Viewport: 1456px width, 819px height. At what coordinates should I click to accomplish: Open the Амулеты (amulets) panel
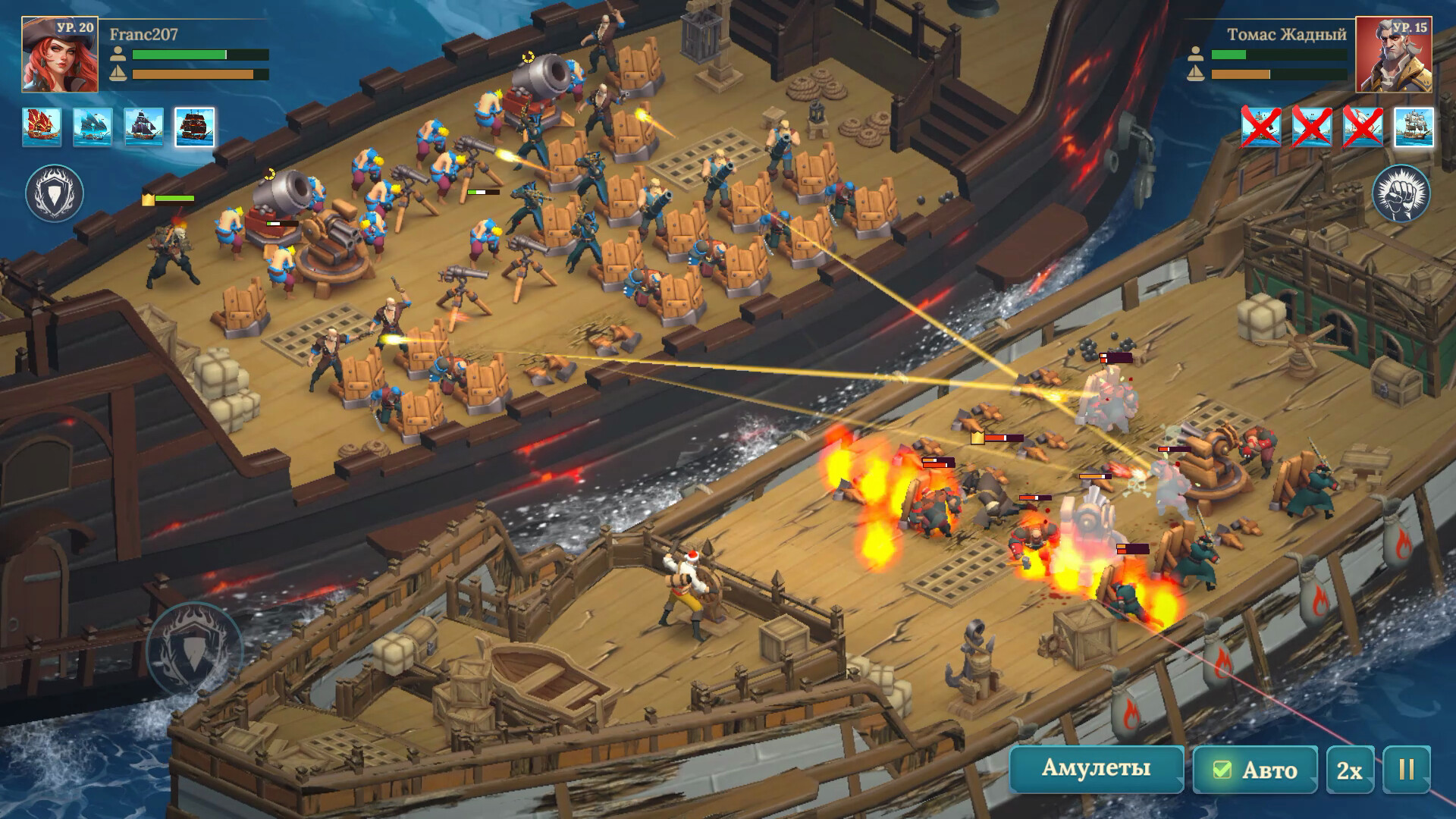pyautogui.click(x=1096, y=768)
